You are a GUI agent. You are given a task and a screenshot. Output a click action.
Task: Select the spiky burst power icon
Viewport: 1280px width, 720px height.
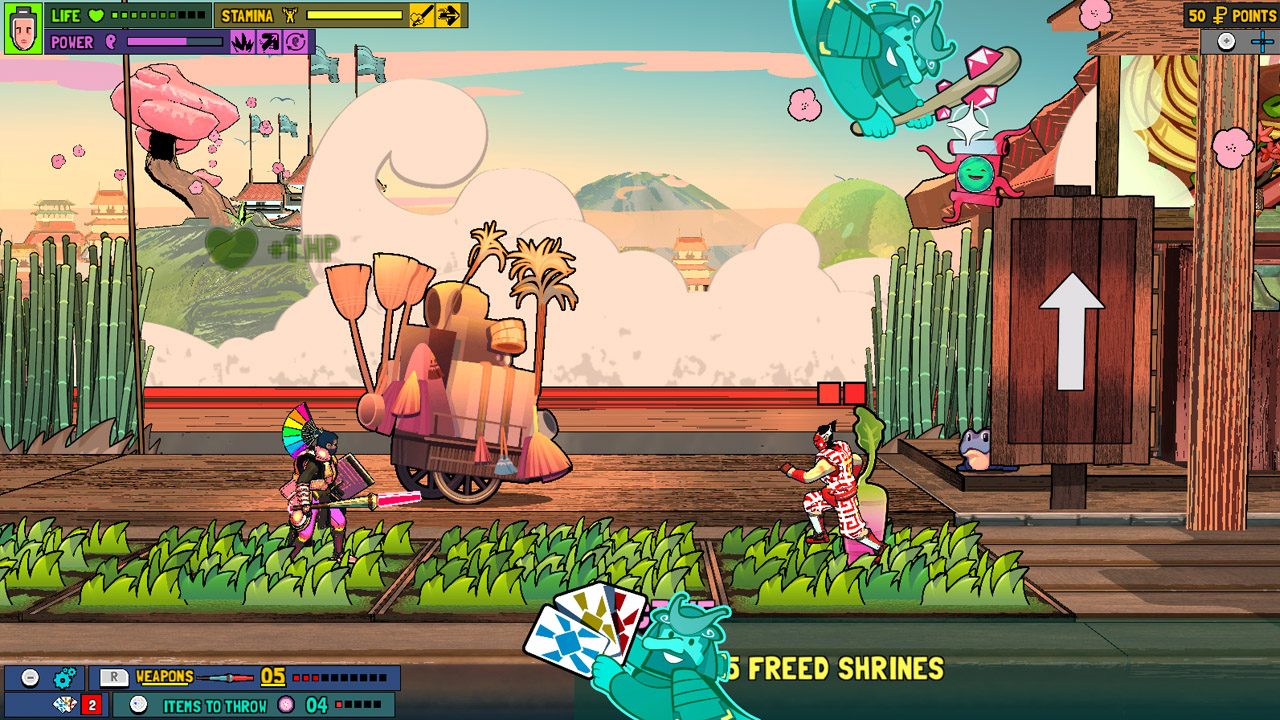pos(243,40)
